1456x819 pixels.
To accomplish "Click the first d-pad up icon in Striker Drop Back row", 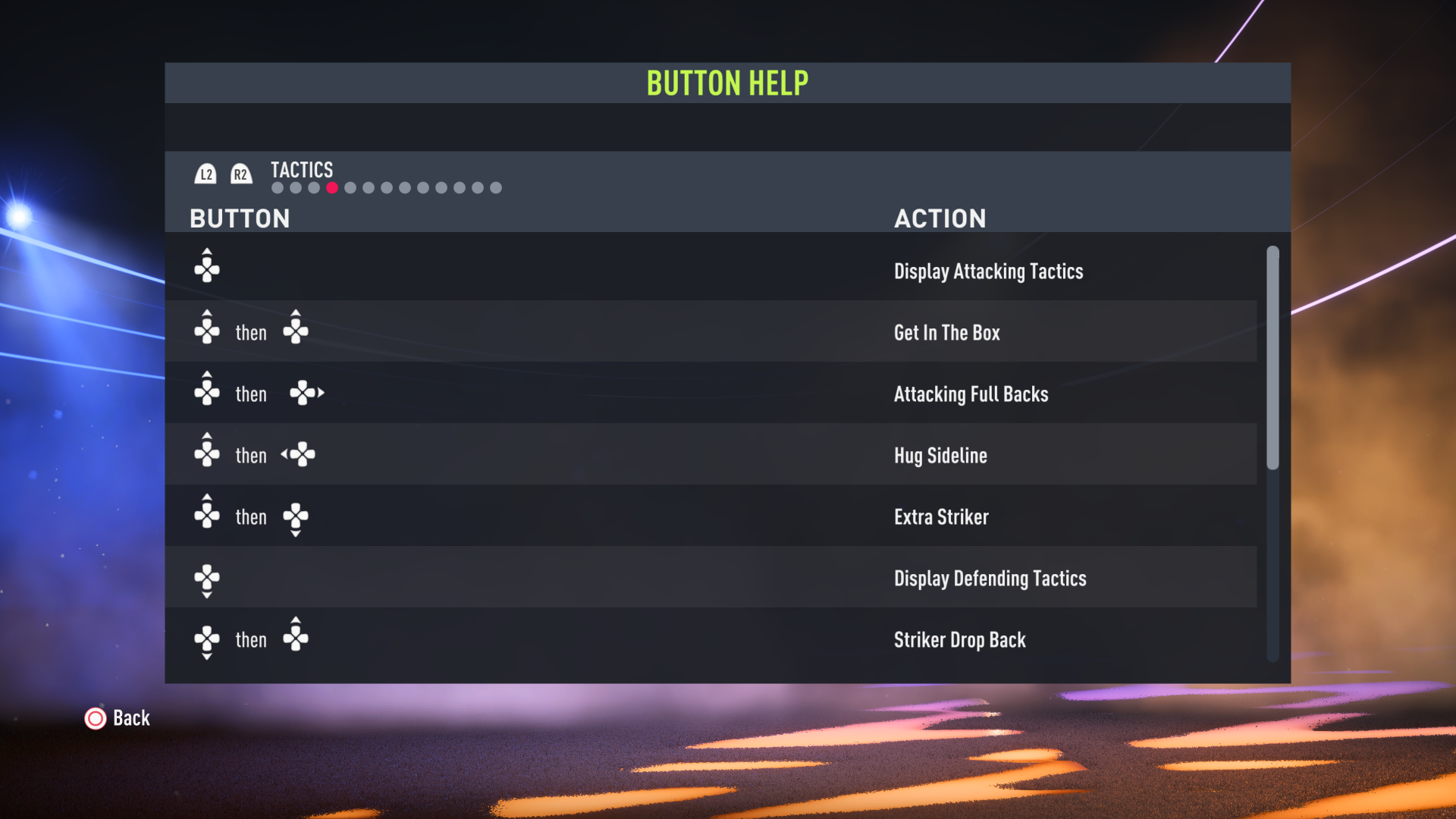I will click(x=206, y=640).
